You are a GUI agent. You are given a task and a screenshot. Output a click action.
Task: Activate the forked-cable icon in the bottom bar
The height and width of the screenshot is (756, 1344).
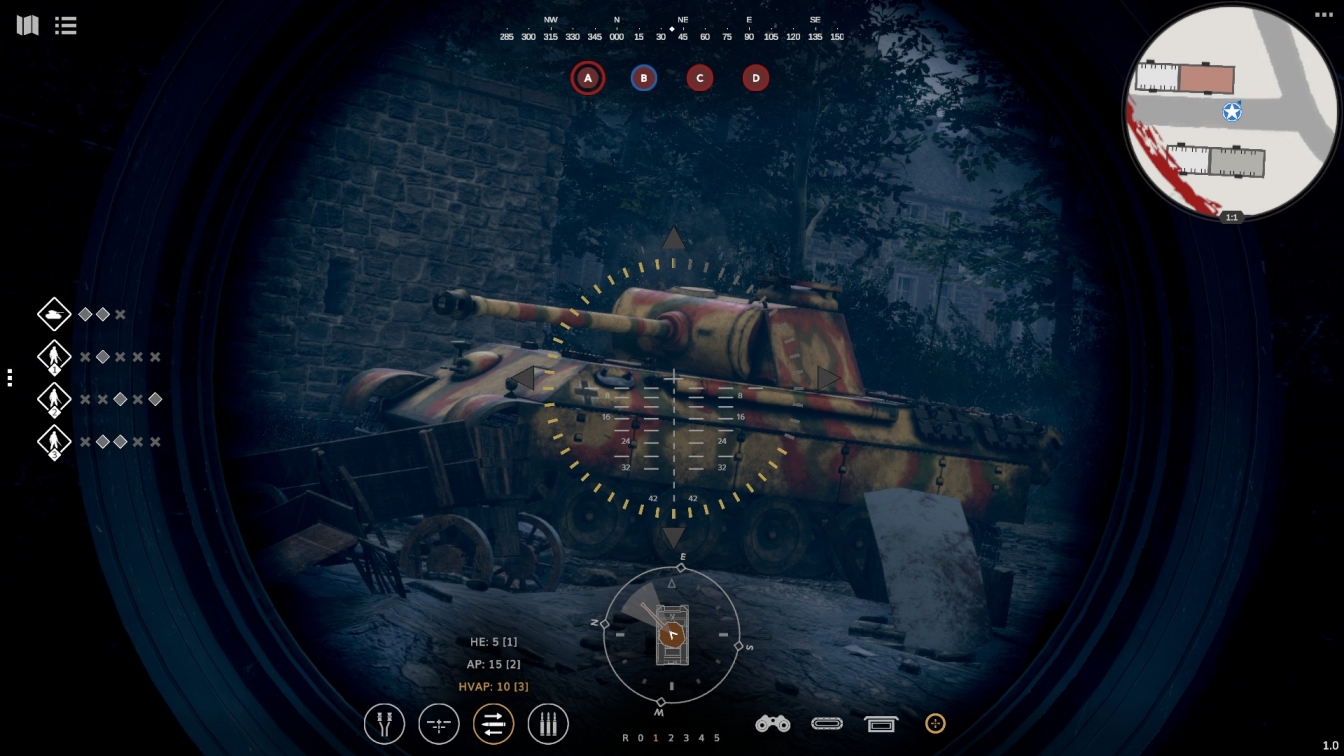click(384, 724)
